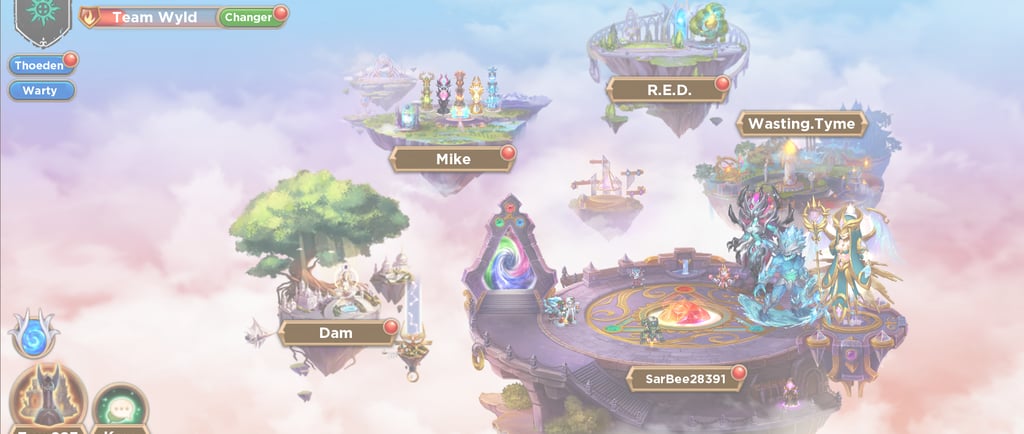Click the green Changer button

248,17
